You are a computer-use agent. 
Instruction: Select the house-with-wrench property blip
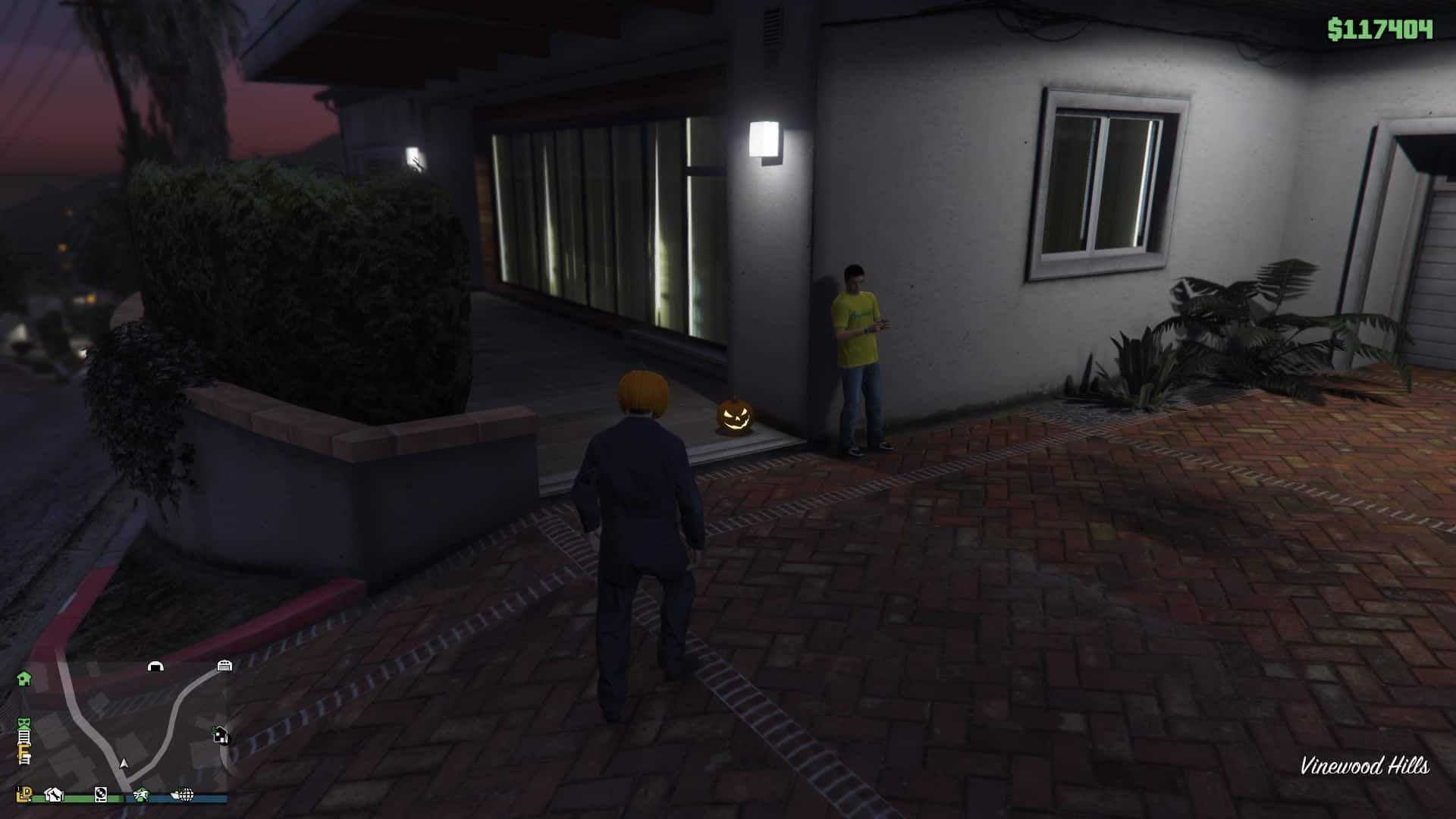pyautogui.click(x=54, y=795)
